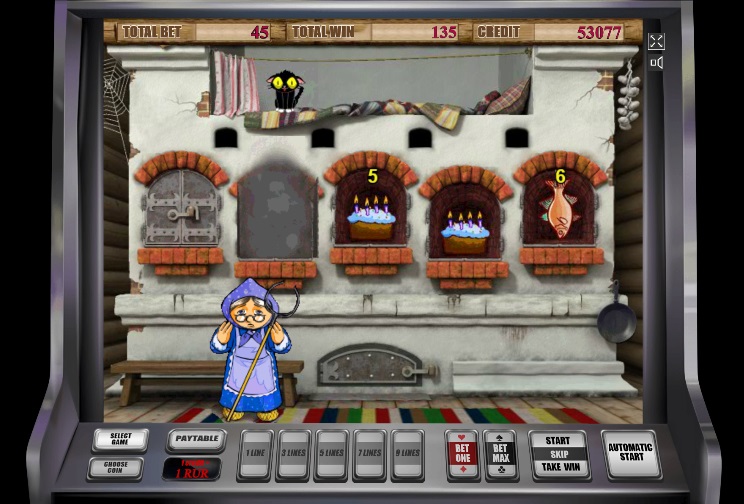This screenshot has height=504, width=744.
Task: Click the Start / Skip / Take Win button
Action: click(558, 454)
